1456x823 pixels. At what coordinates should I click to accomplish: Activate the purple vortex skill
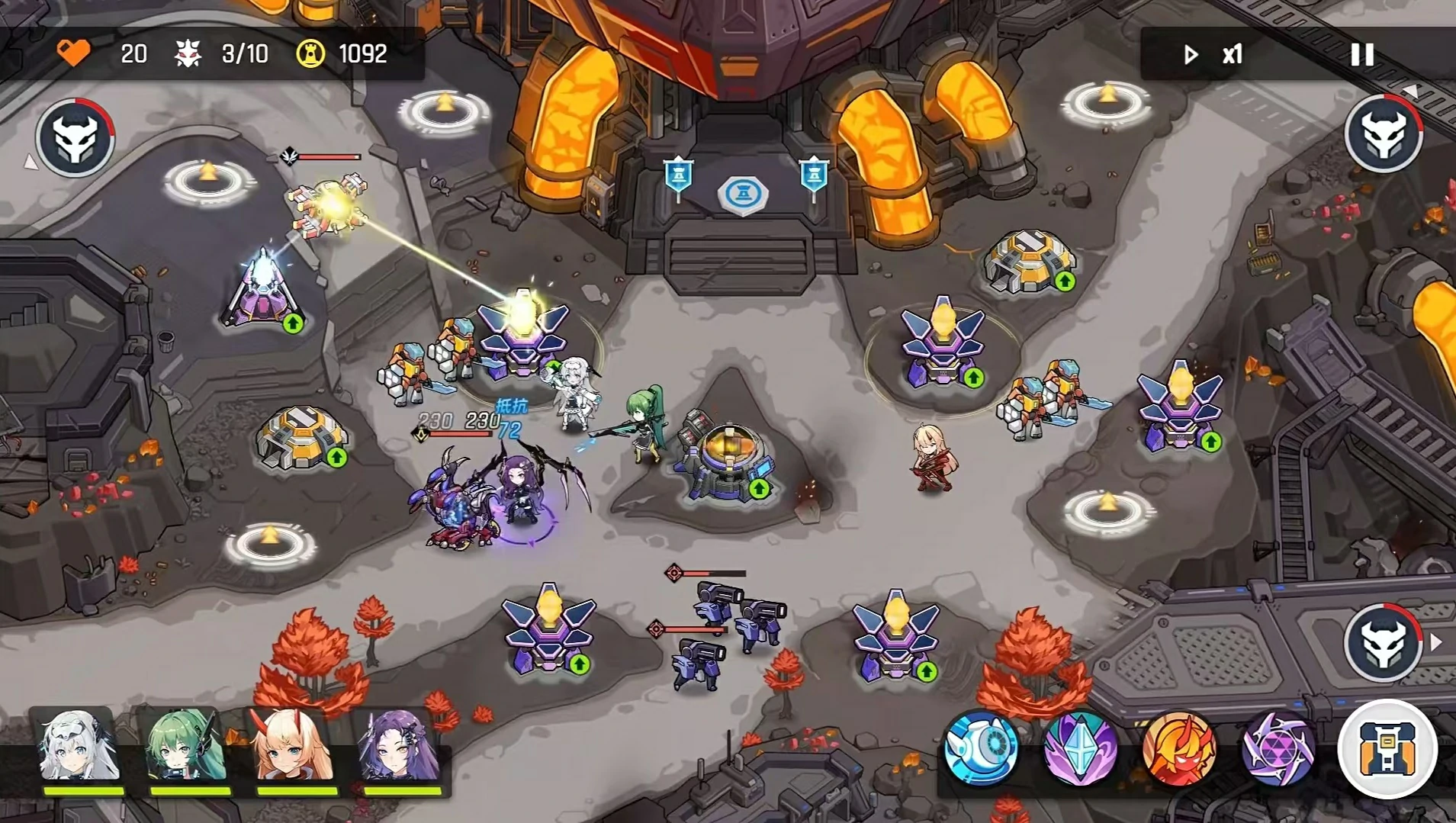pos(1278,748)
